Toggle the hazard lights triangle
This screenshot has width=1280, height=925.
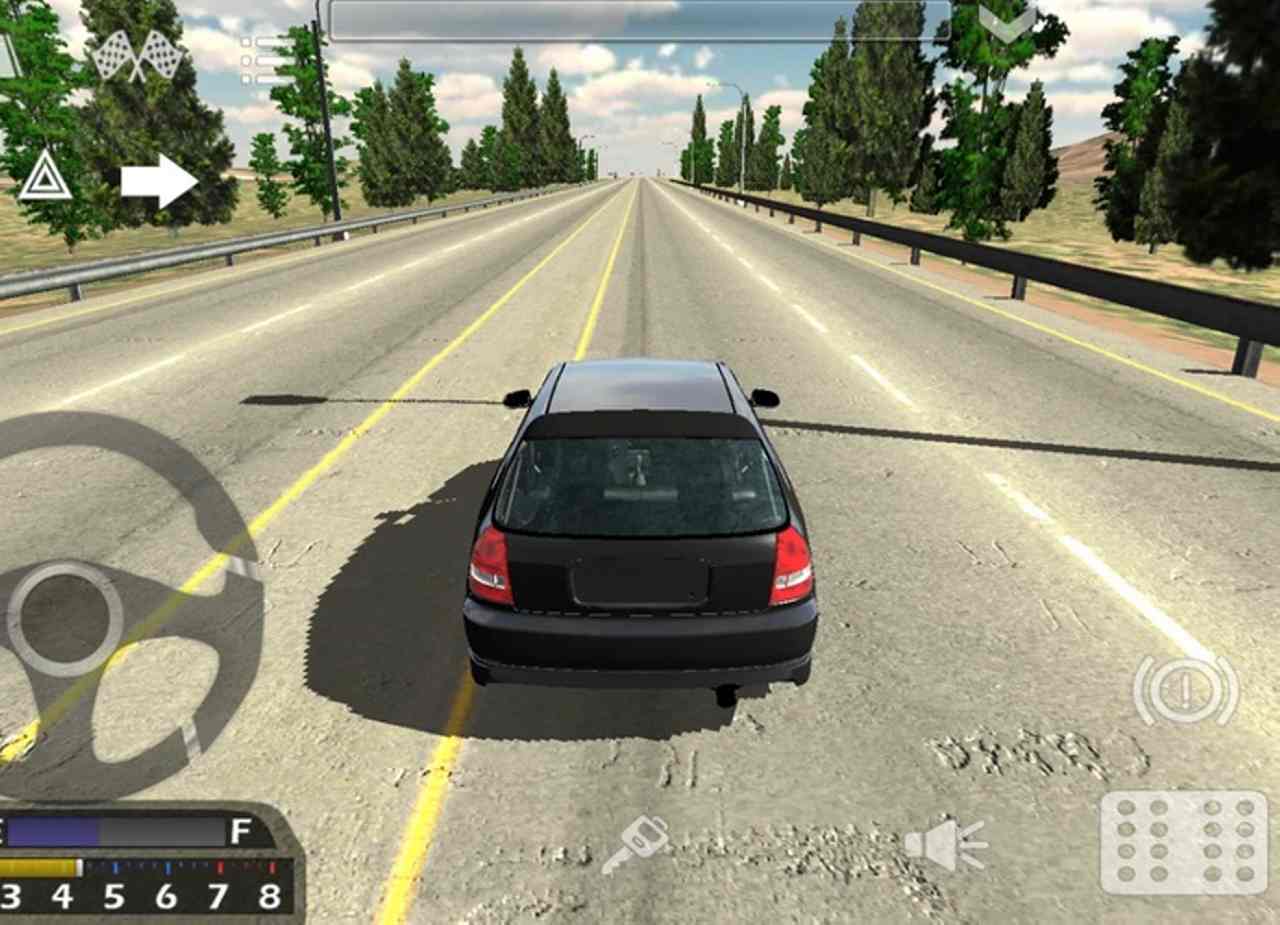pyautogui.click(x=45, y=176)
